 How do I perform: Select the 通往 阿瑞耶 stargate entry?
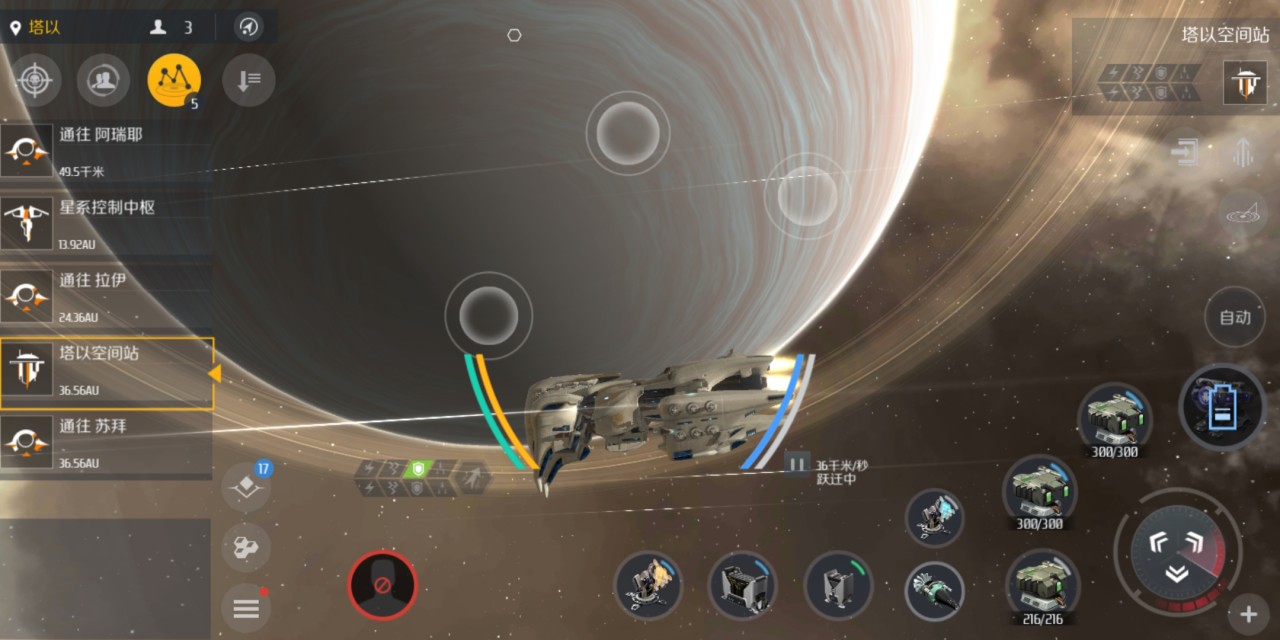[105, 150]
